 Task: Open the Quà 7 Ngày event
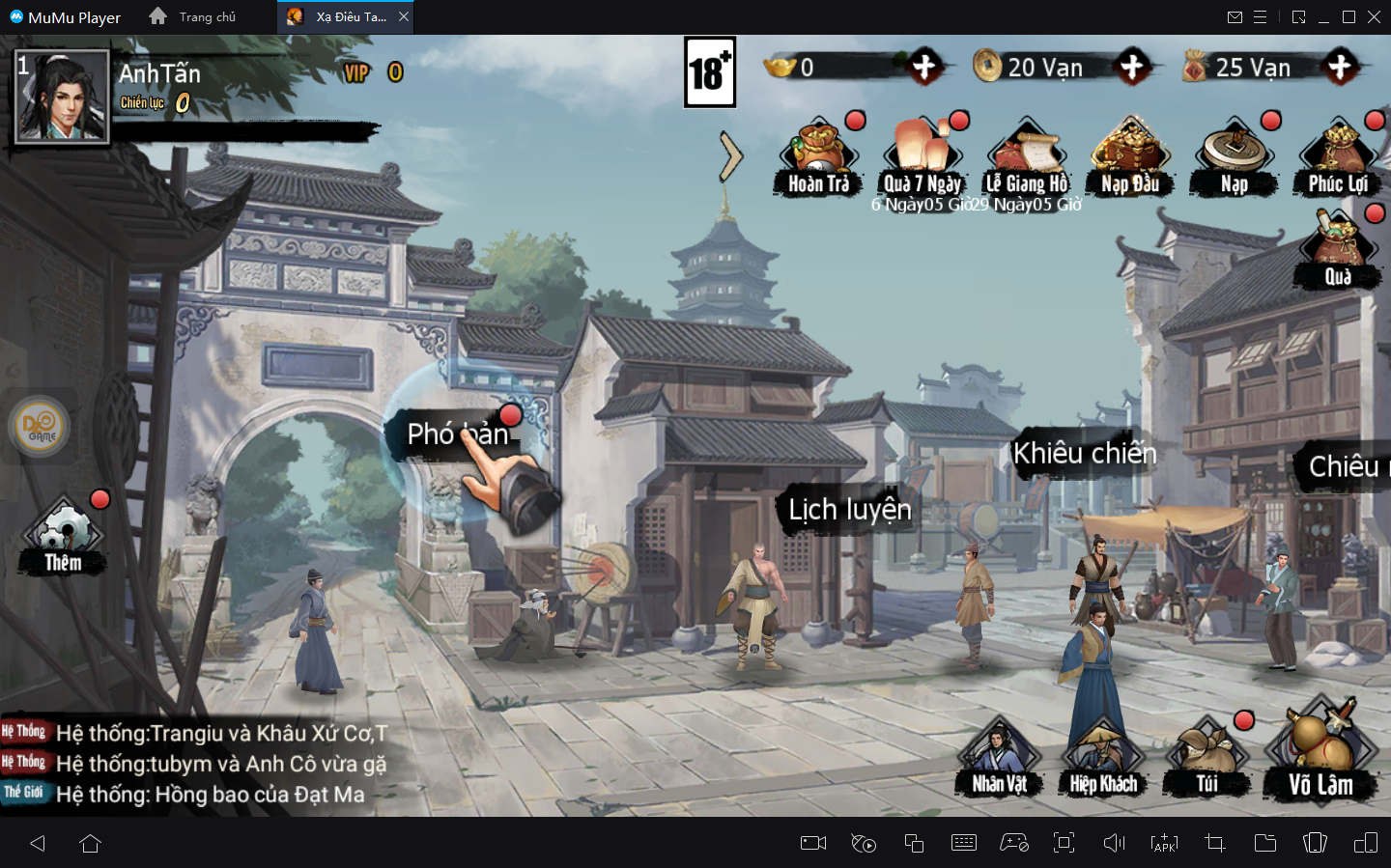coord(923,157)
